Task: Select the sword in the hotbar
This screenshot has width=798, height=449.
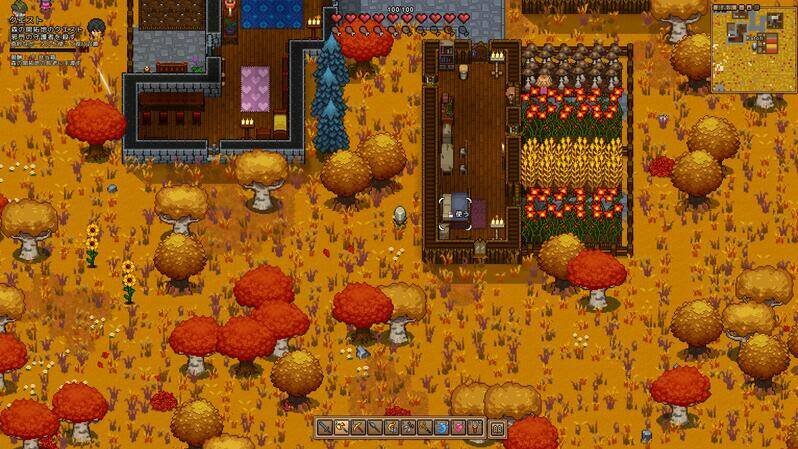Action: [325, 428]
